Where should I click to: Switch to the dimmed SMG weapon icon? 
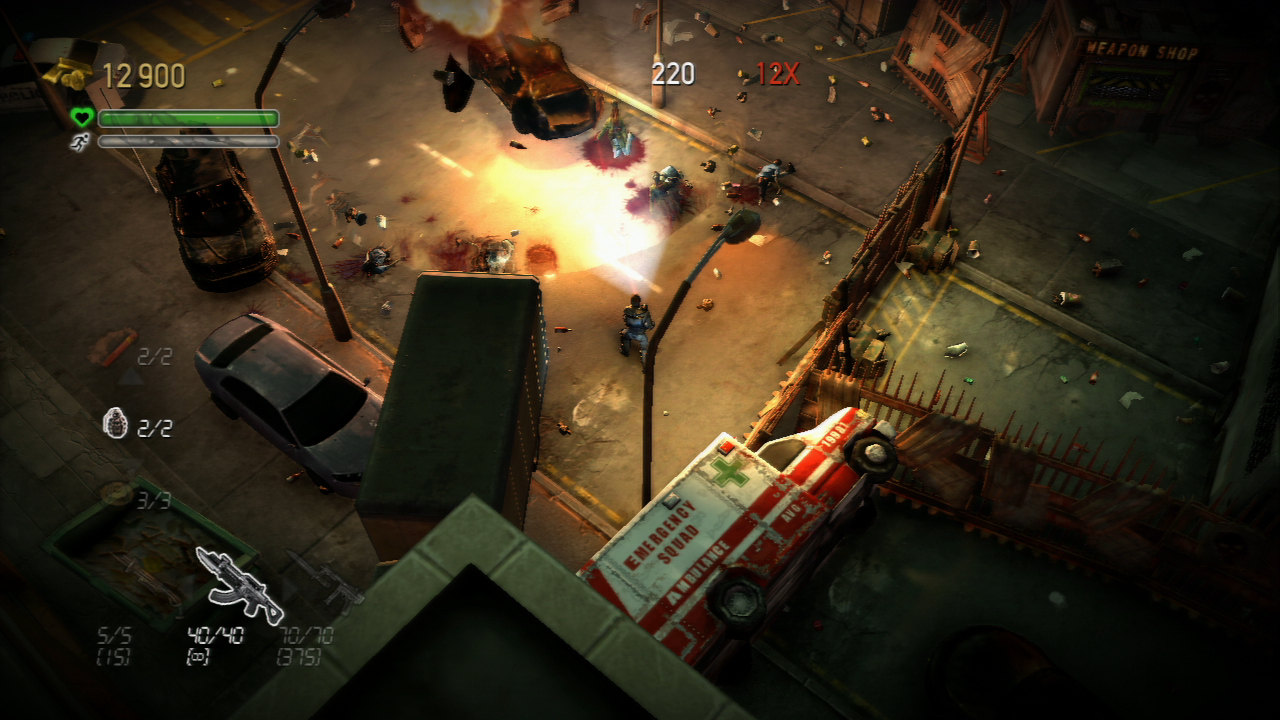coord(323,580)
